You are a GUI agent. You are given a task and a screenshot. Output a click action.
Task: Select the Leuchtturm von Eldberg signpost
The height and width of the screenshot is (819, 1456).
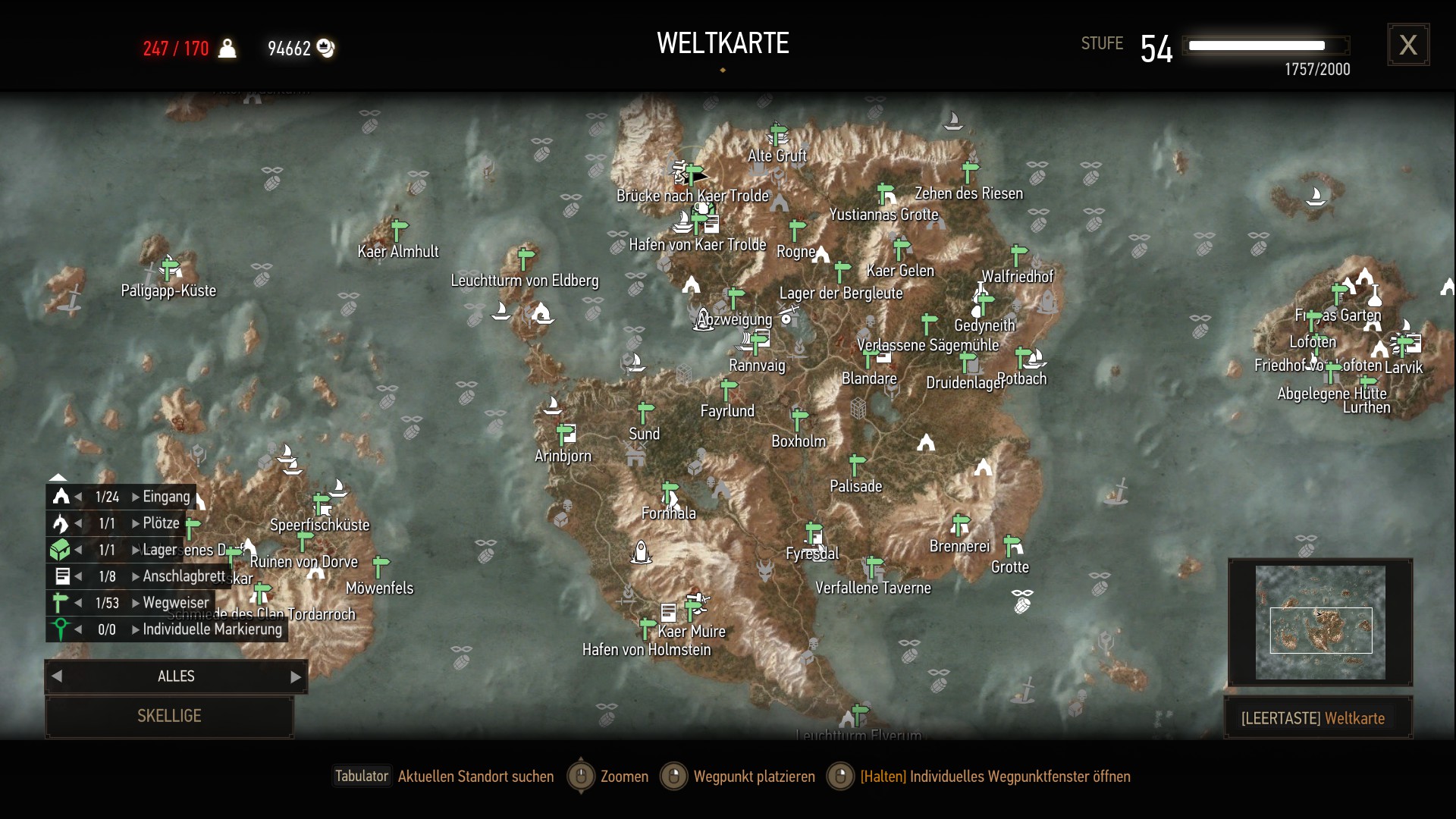526,257
